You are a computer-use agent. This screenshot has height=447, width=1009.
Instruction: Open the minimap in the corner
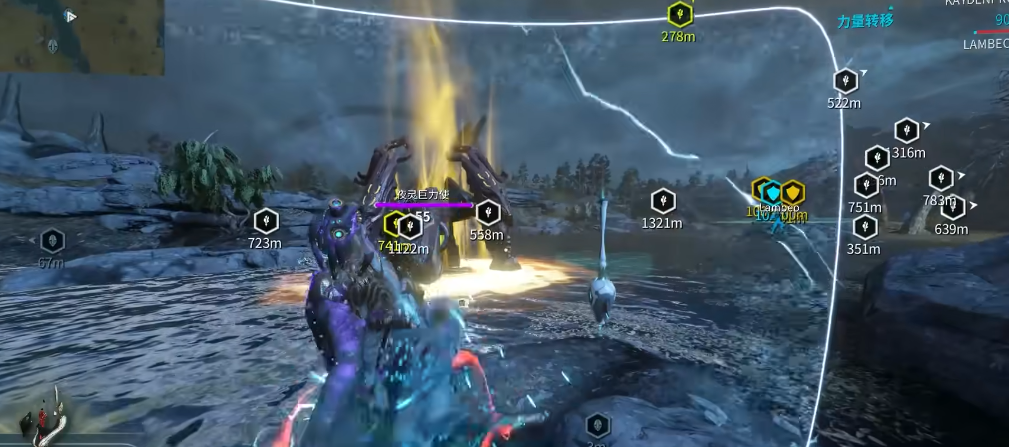click(x=82, y=37)
